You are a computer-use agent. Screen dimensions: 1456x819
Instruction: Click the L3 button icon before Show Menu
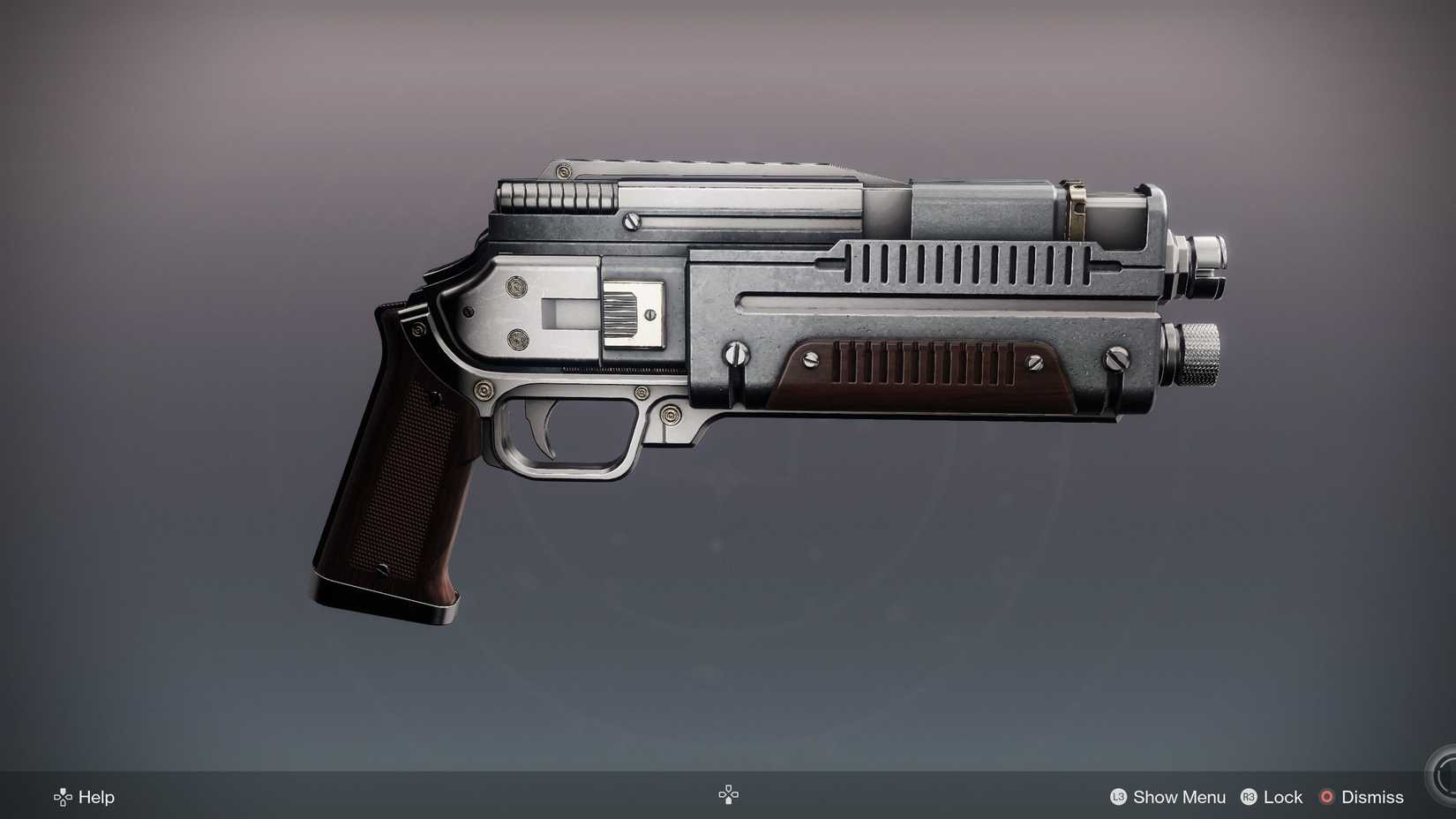(1118, 797)
